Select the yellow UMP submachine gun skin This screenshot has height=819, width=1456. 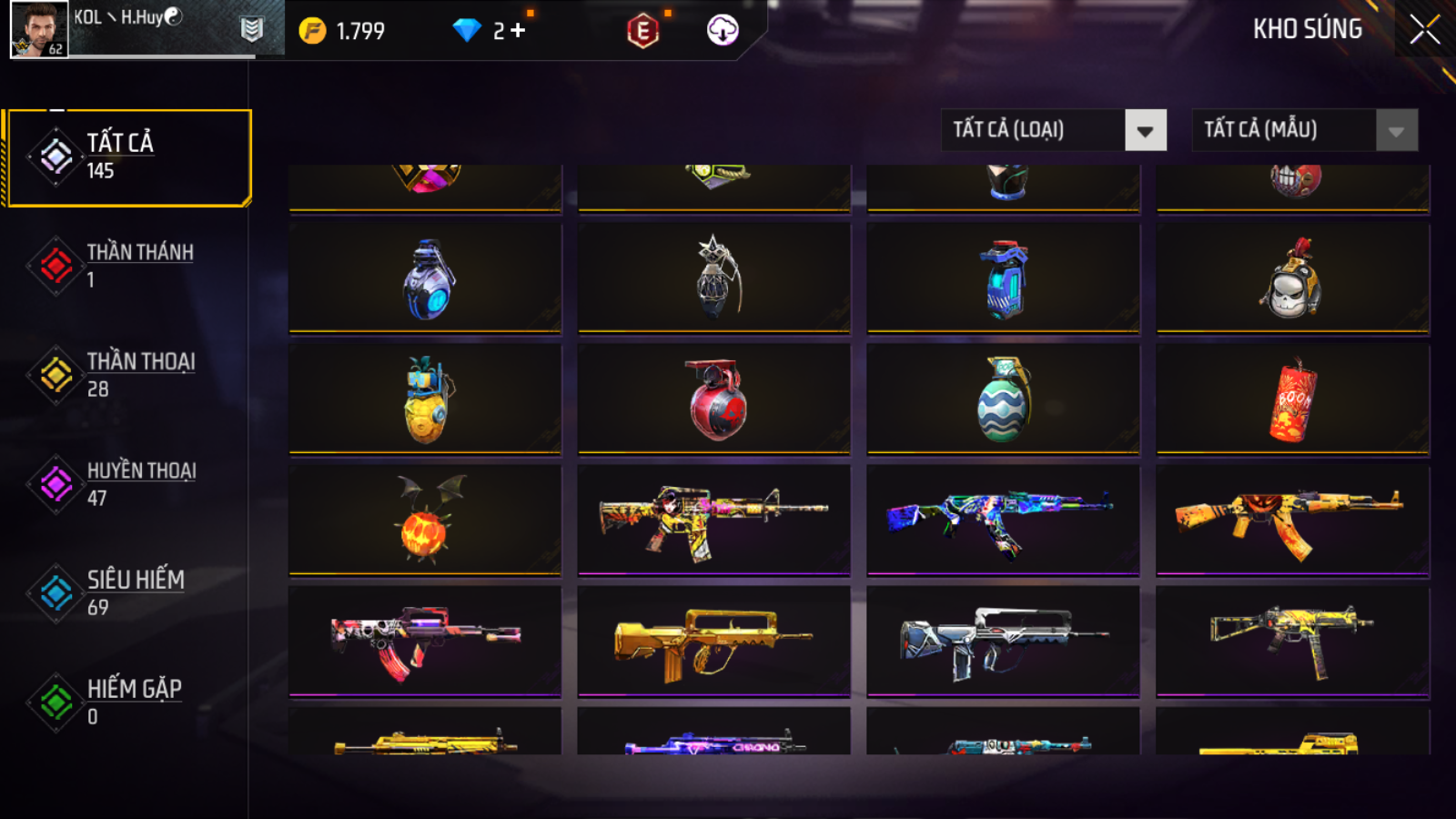coord(1292,642)
